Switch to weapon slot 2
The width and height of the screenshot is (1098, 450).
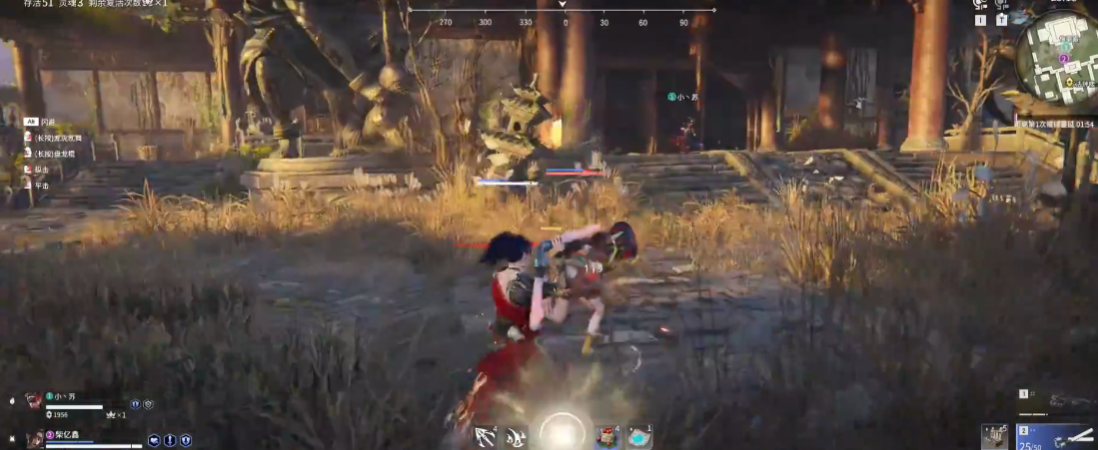tap(1056, 436)
